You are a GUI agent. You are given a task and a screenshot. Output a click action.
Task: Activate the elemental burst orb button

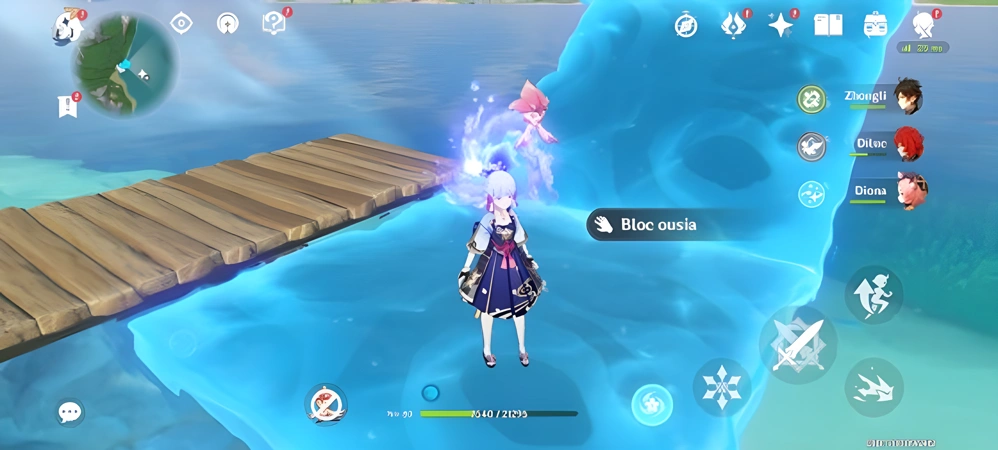652,404
